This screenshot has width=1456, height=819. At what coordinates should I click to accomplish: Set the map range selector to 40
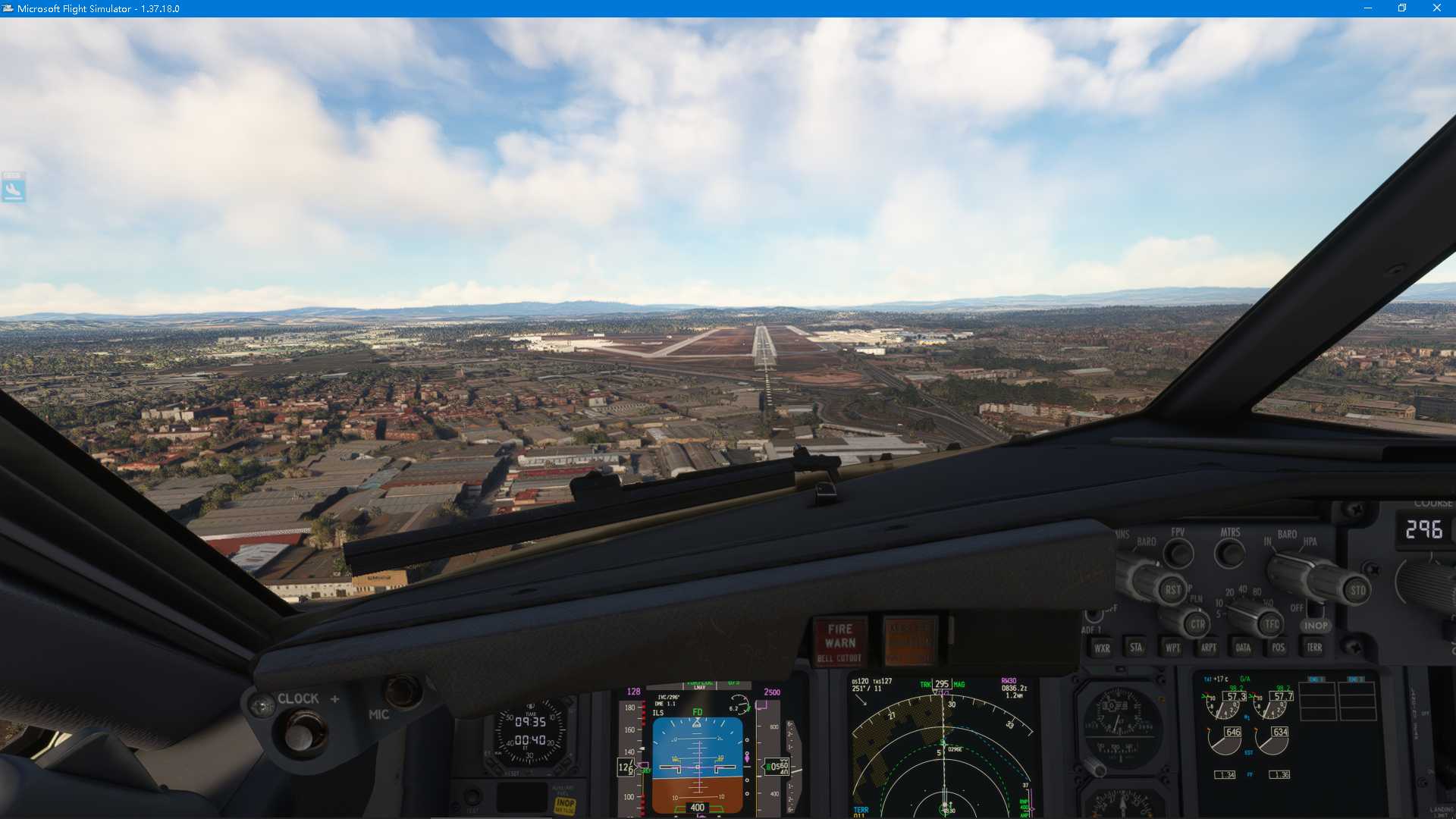click(x=1241, y=589)
